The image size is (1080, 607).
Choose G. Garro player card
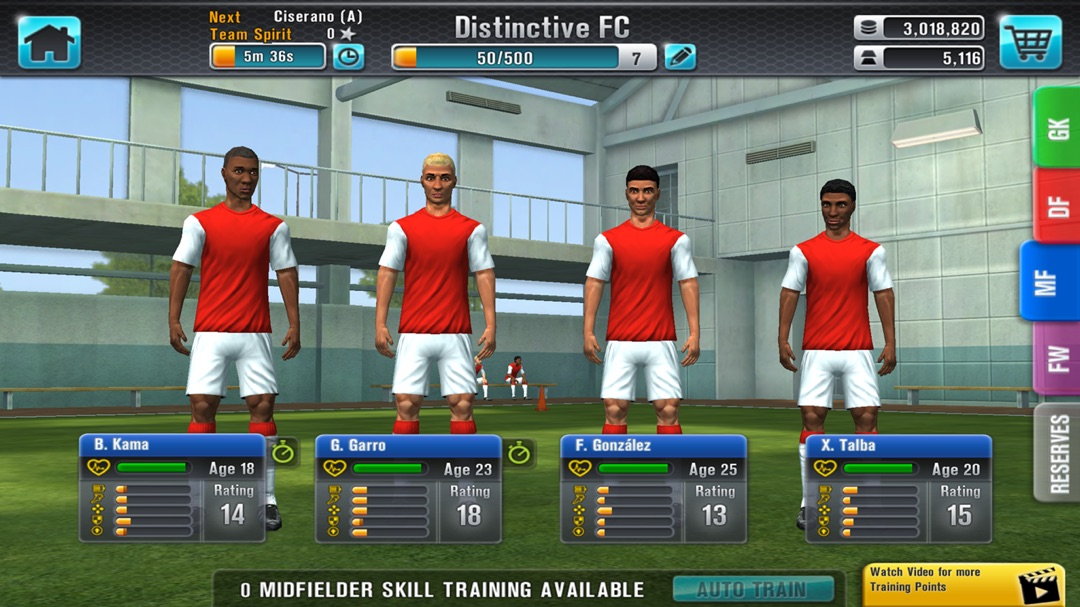tap(408, 488)
